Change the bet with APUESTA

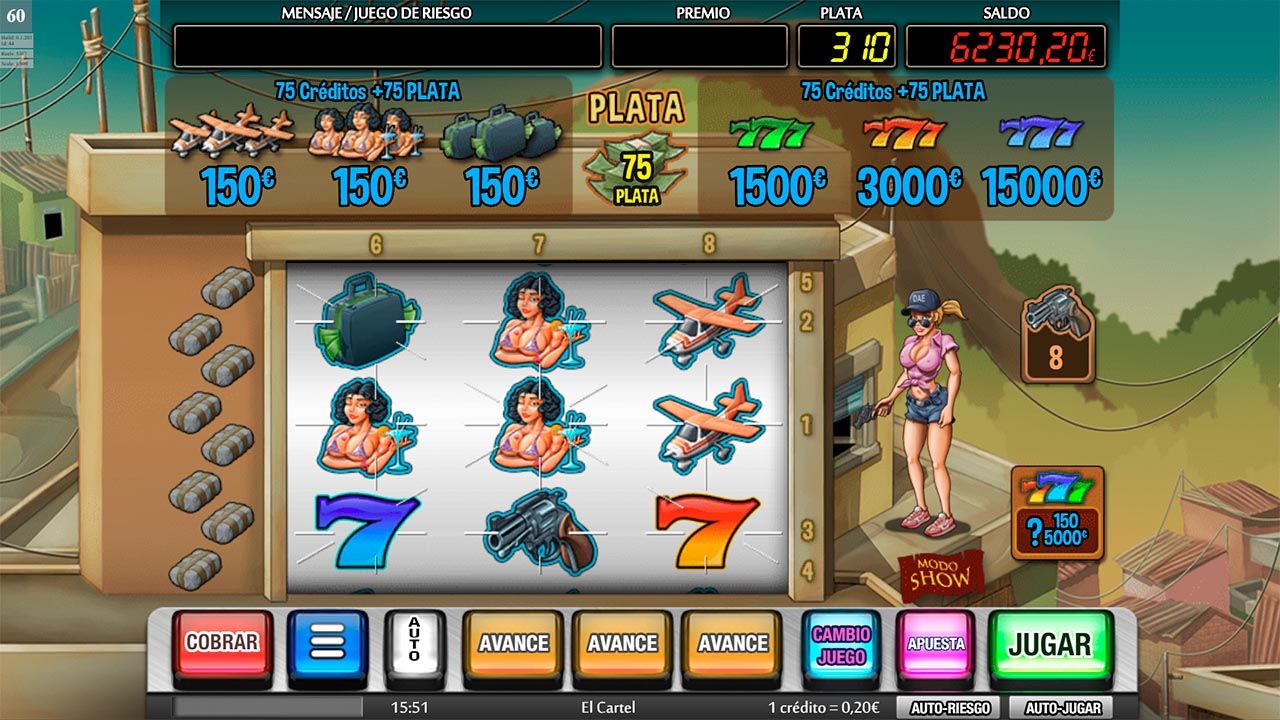pos(935,644)
